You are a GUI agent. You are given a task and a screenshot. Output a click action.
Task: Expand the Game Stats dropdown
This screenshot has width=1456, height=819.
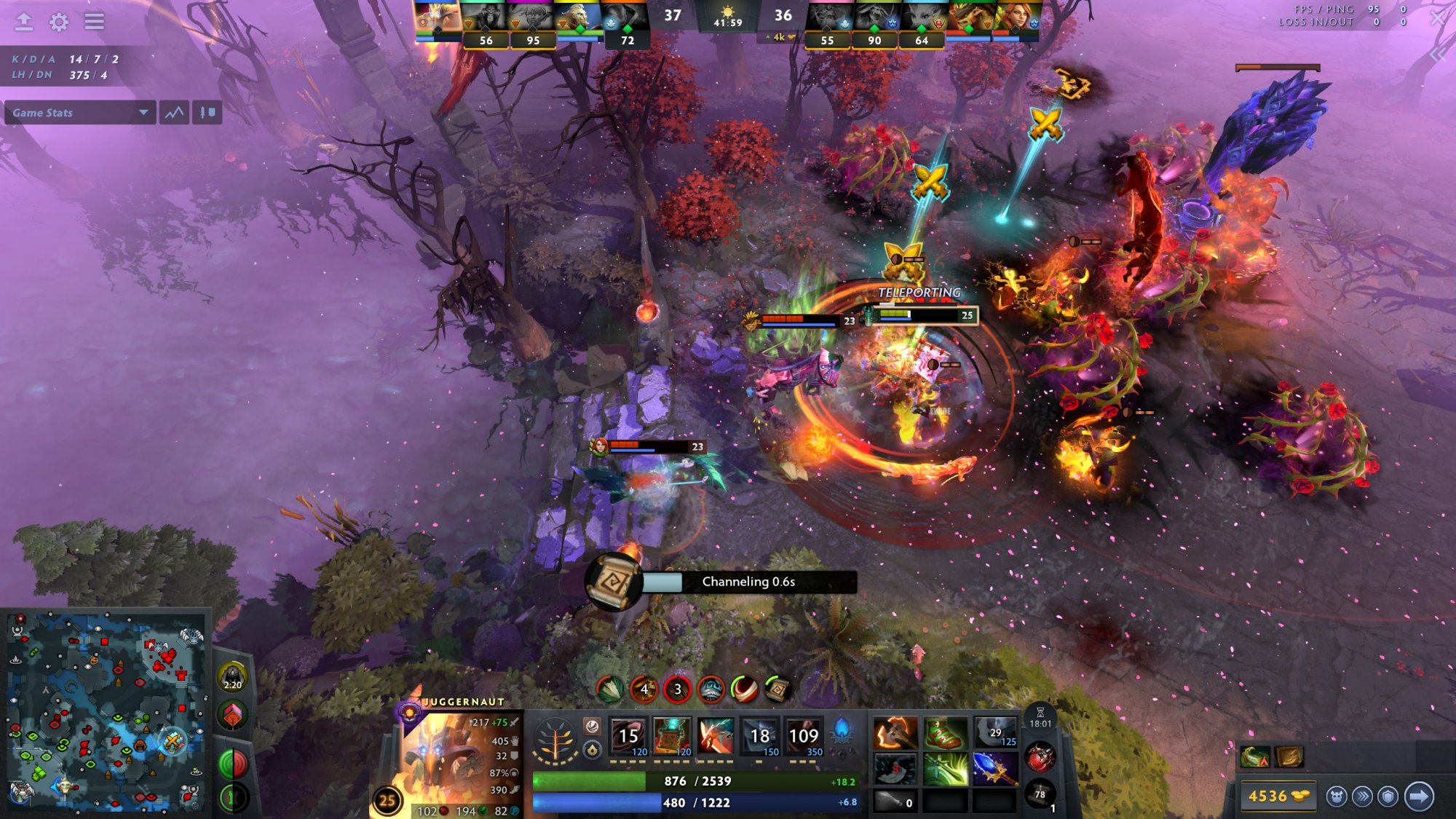coord(80,113)
